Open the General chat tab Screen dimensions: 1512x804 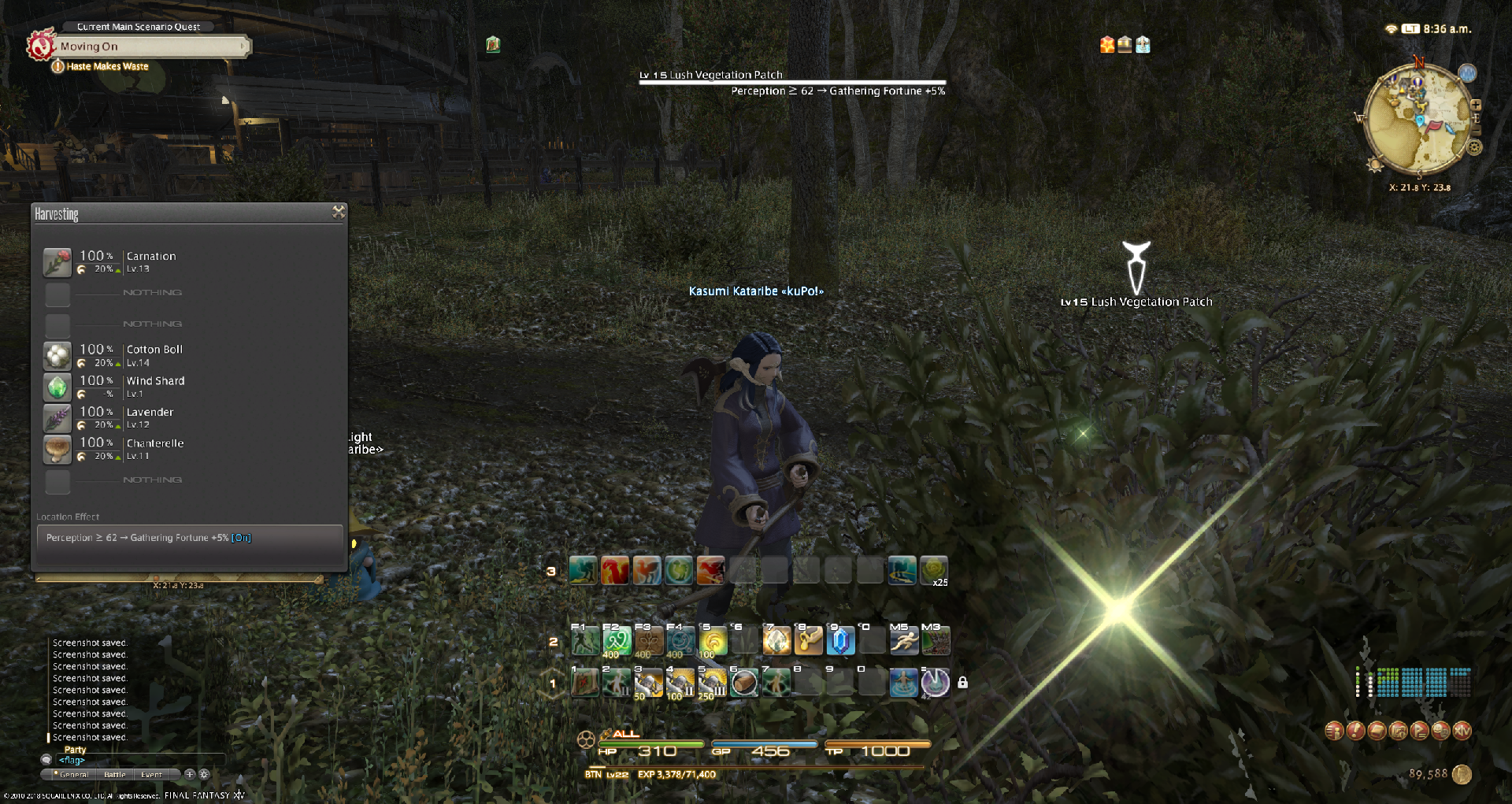coord(73,775)
